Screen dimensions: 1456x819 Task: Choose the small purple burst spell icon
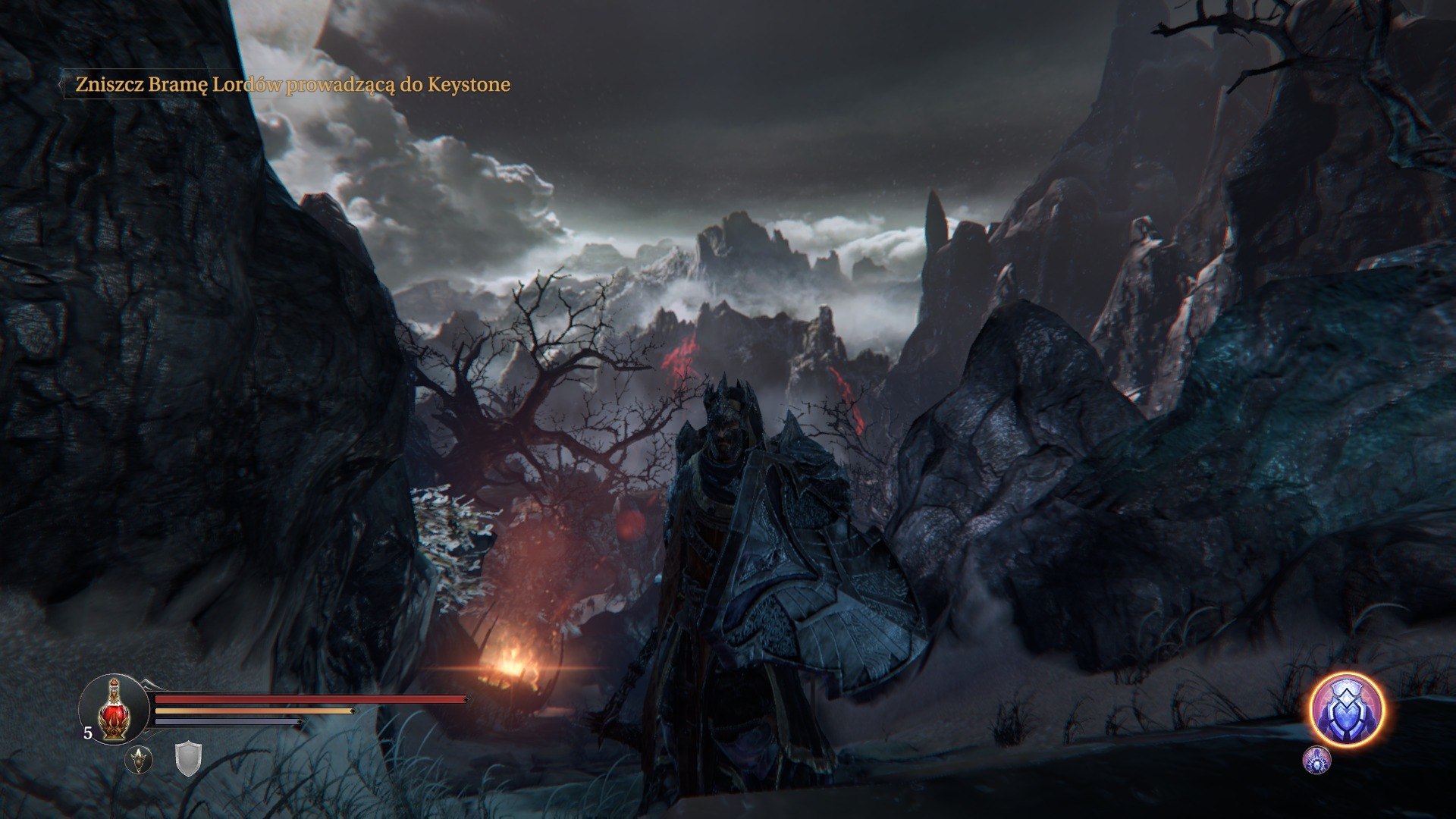coord(1316,760)
